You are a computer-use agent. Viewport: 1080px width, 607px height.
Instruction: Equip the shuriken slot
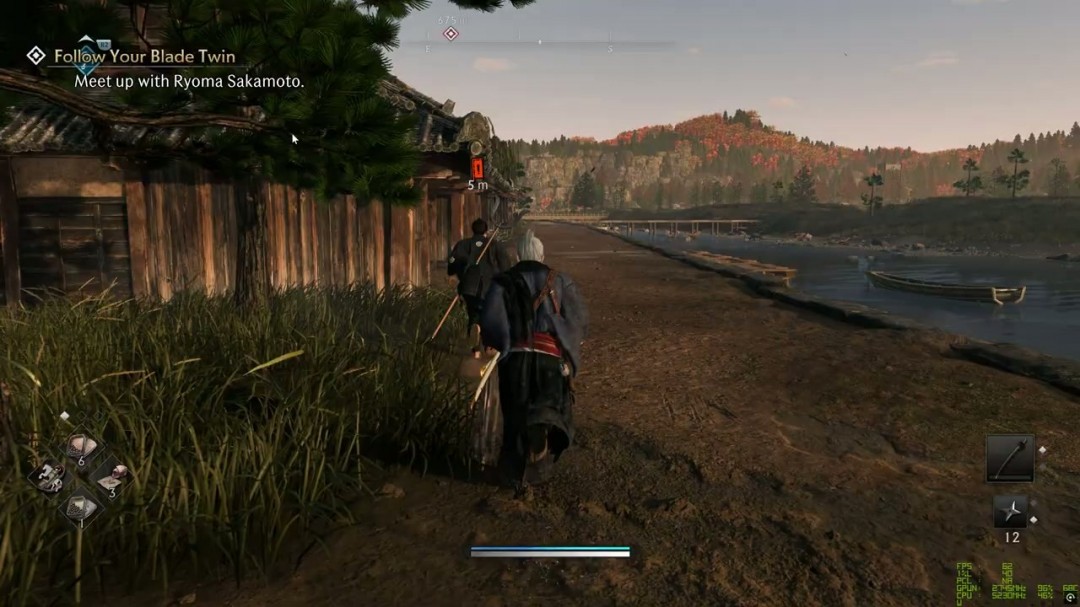[1009, 511]
